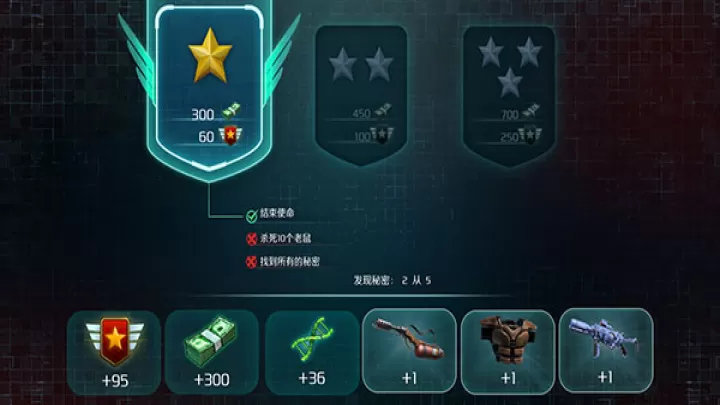
Task: Select the blue assault rifle reward tile
Action: [605, 350]
